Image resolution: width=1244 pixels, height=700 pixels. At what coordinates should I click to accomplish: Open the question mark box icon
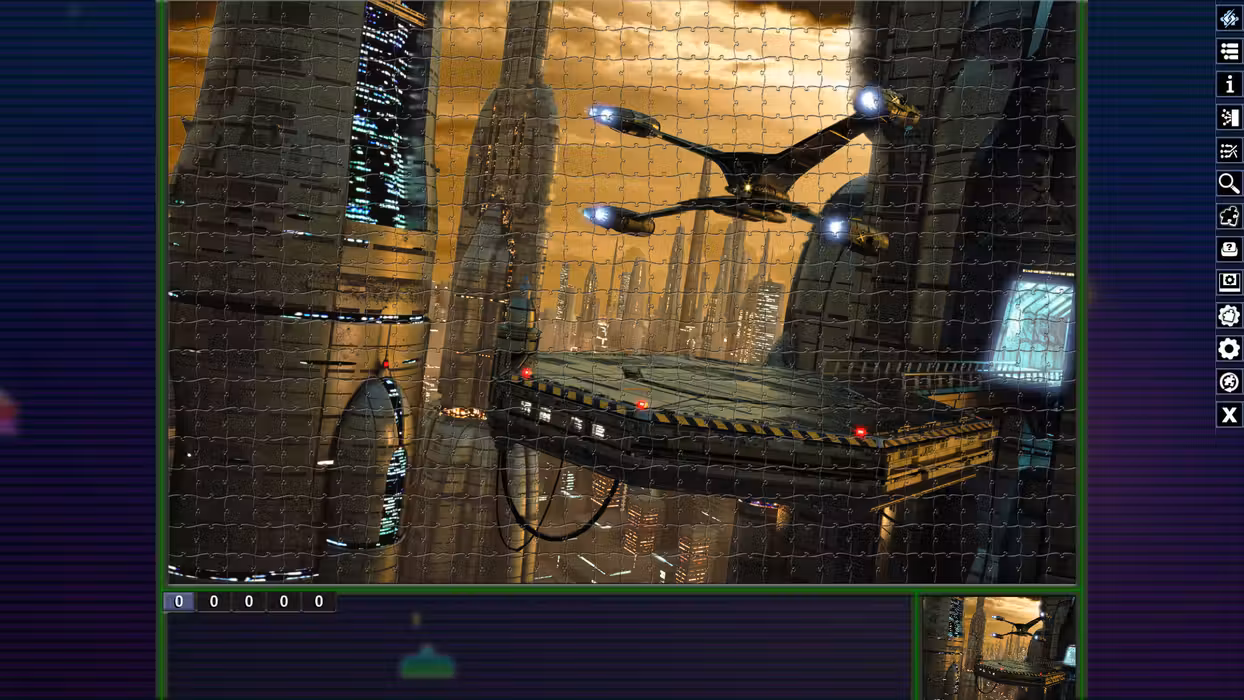click(x=1229, y=249)
